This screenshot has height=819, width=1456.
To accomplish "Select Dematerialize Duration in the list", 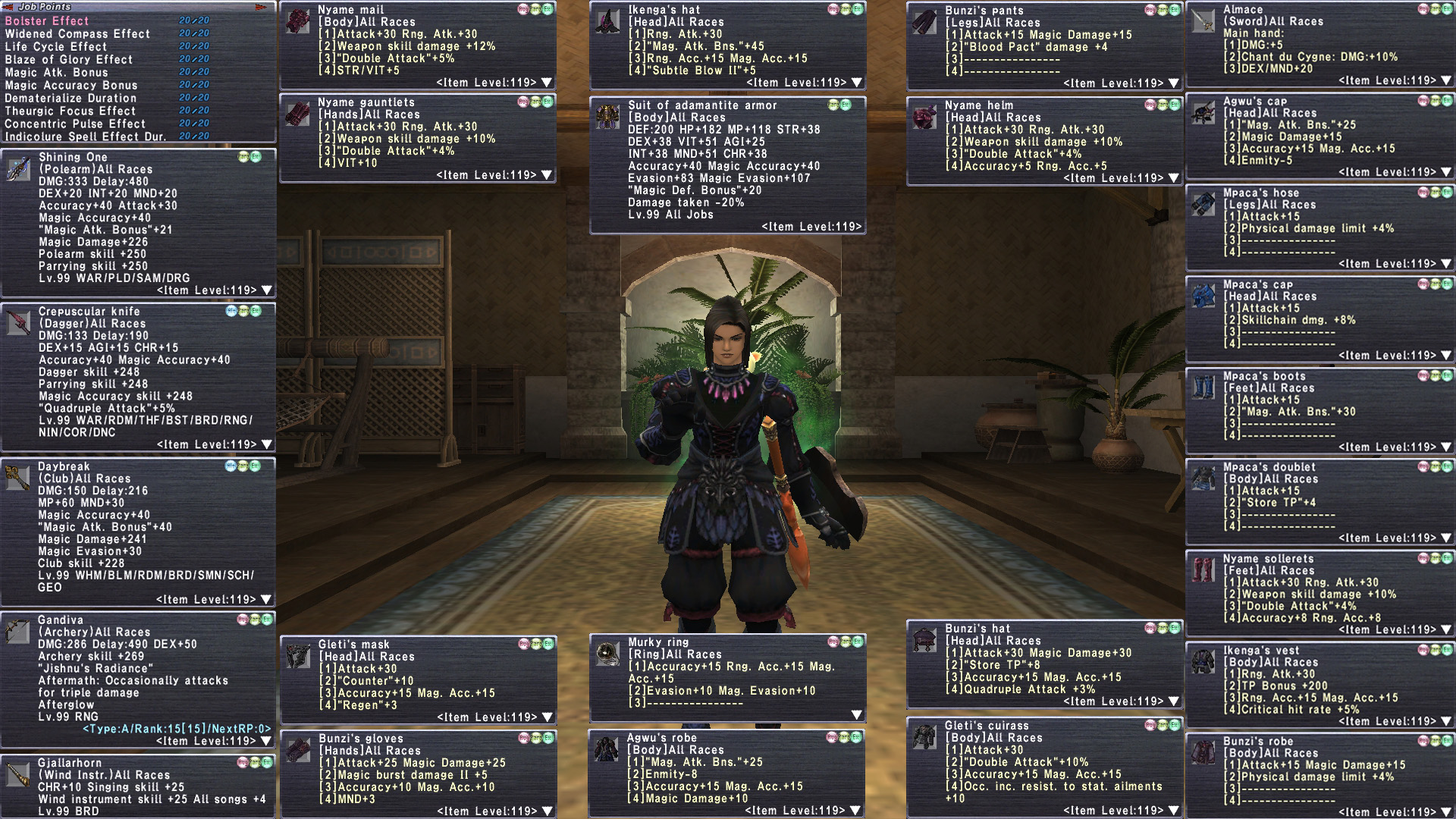I will (71, 99).
